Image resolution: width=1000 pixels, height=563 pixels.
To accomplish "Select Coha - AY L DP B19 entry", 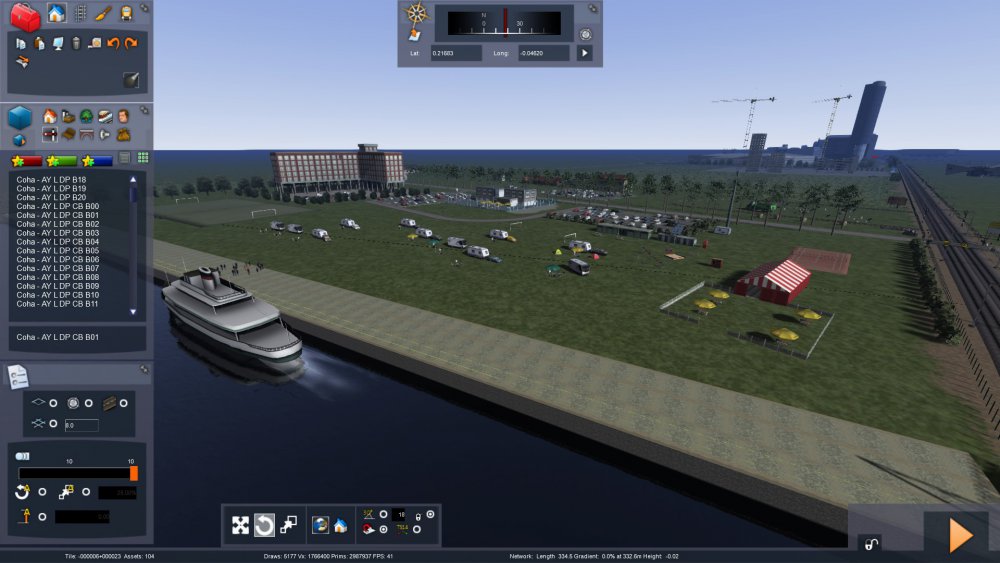I will [x=50, y=188].
